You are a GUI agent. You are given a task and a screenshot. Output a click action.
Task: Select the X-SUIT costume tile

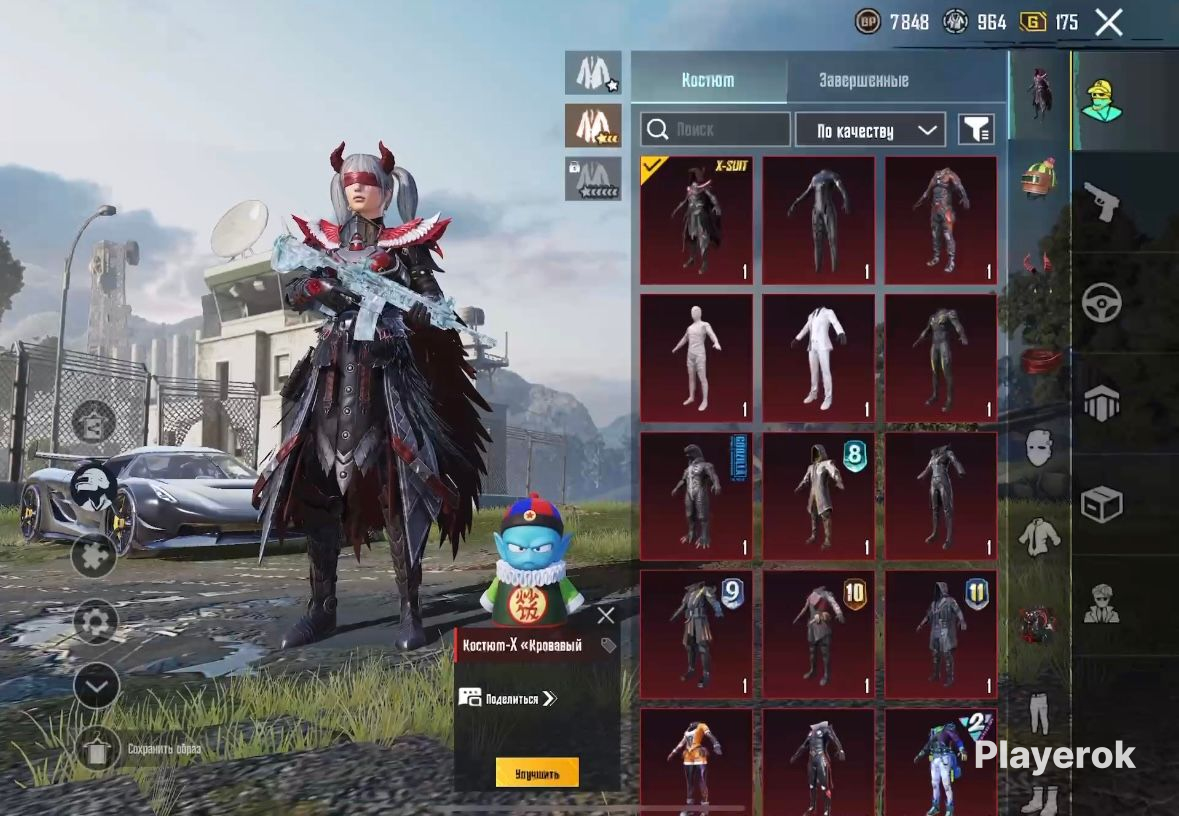click(696, 220)
